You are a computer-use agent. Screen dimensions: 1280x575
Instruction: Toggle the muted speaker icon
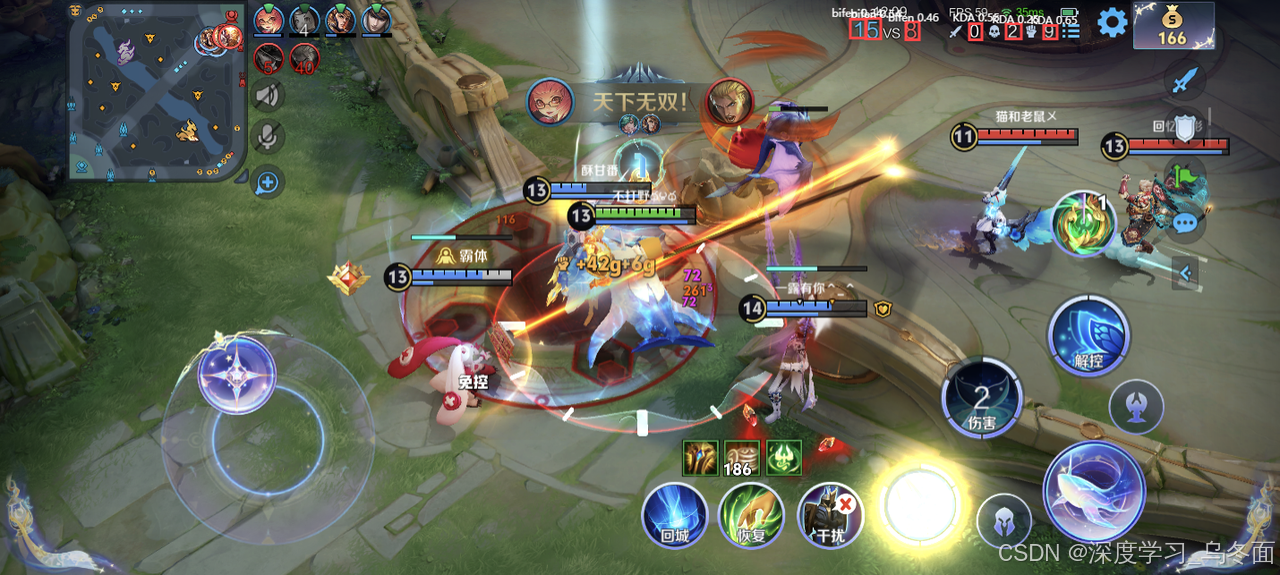coord(267,96)
